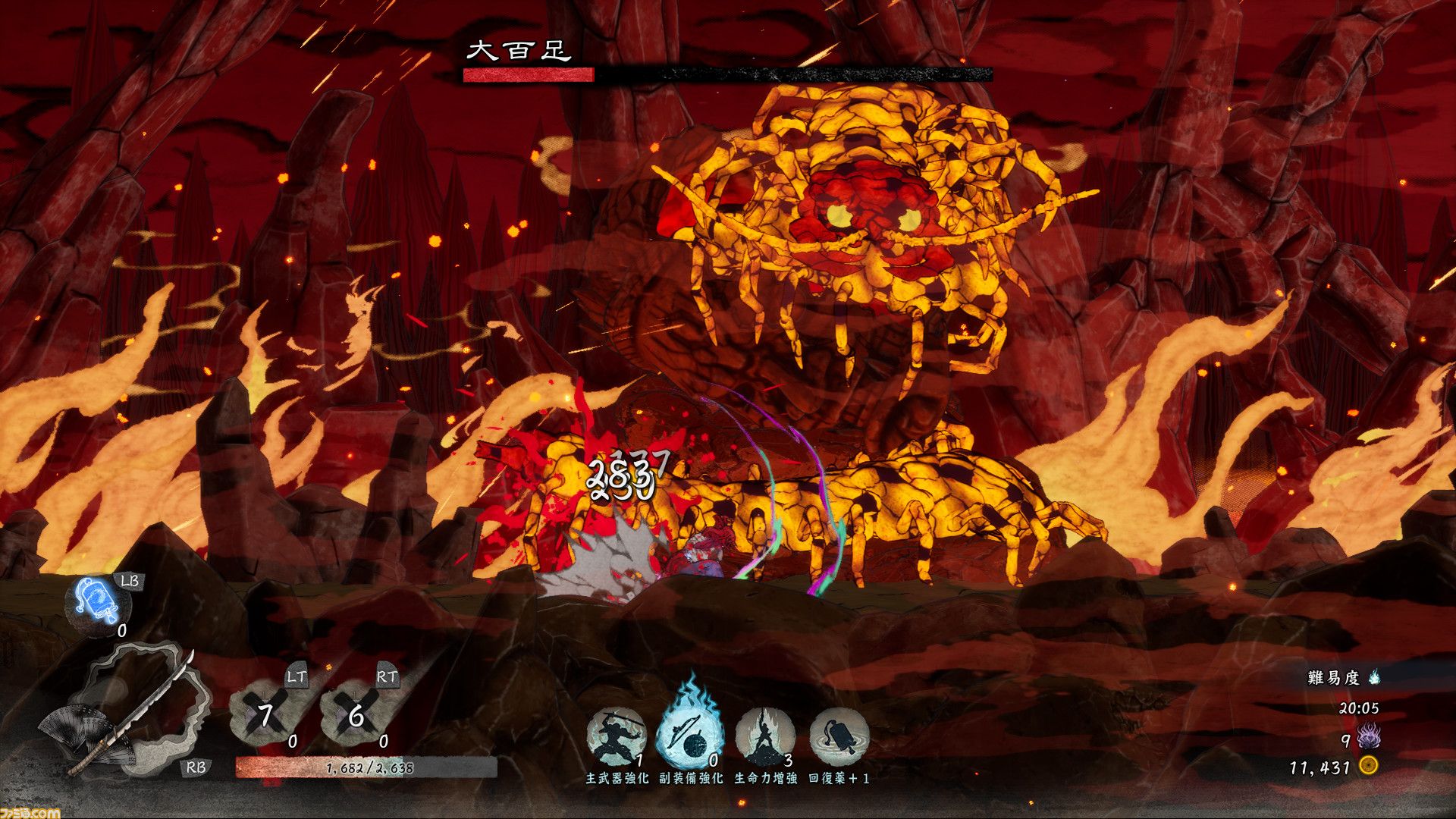Click the purple soul flame icon
The image size is (1456, 819).
point(1369,737)
